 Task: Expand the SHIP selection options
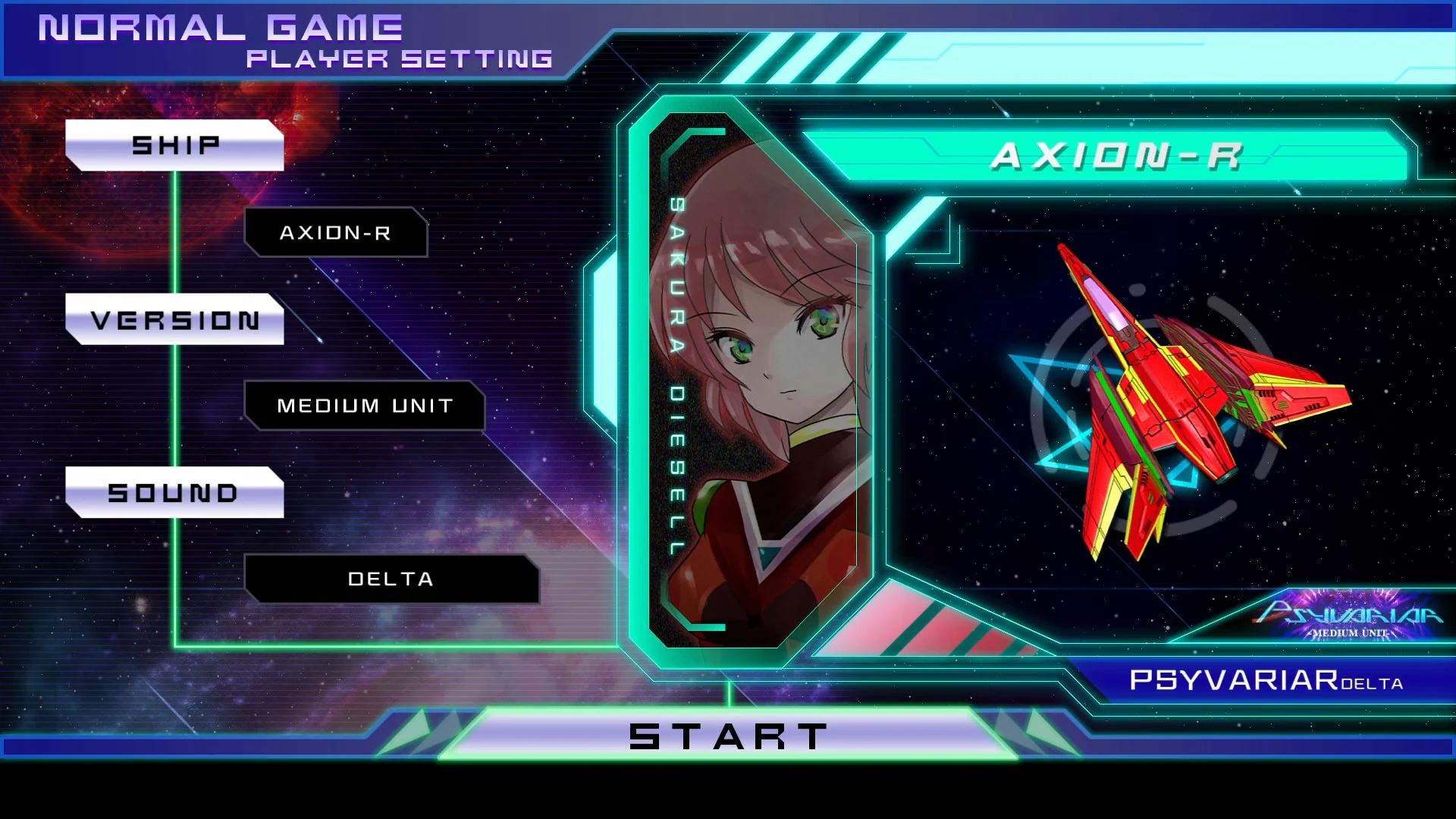click(175, 144)
